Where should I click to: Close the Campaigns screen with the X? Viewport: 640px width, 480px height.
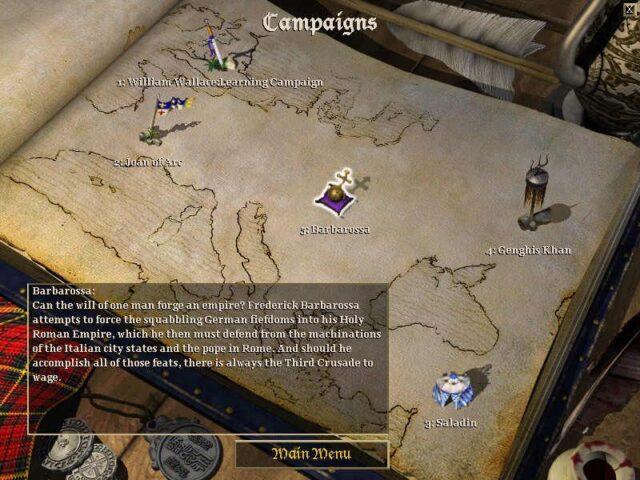629,10
